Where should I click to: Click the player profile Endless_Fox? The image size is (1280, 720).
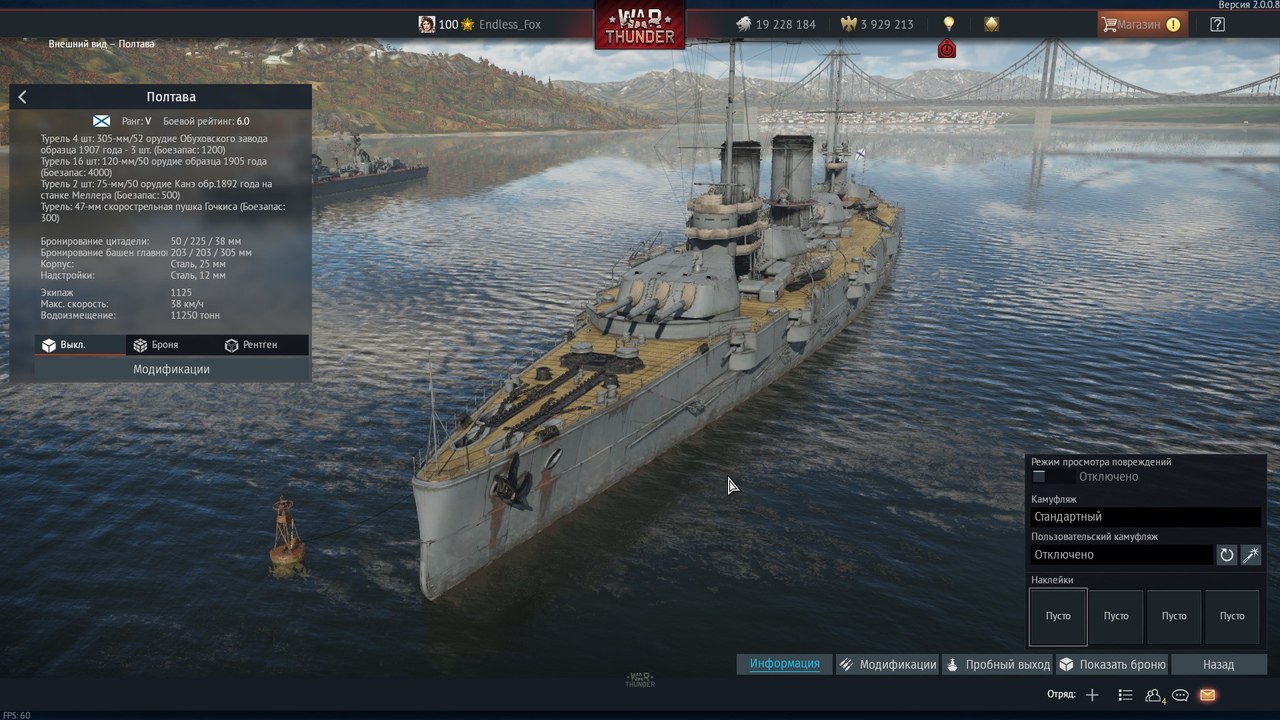[x=509, y=25]
